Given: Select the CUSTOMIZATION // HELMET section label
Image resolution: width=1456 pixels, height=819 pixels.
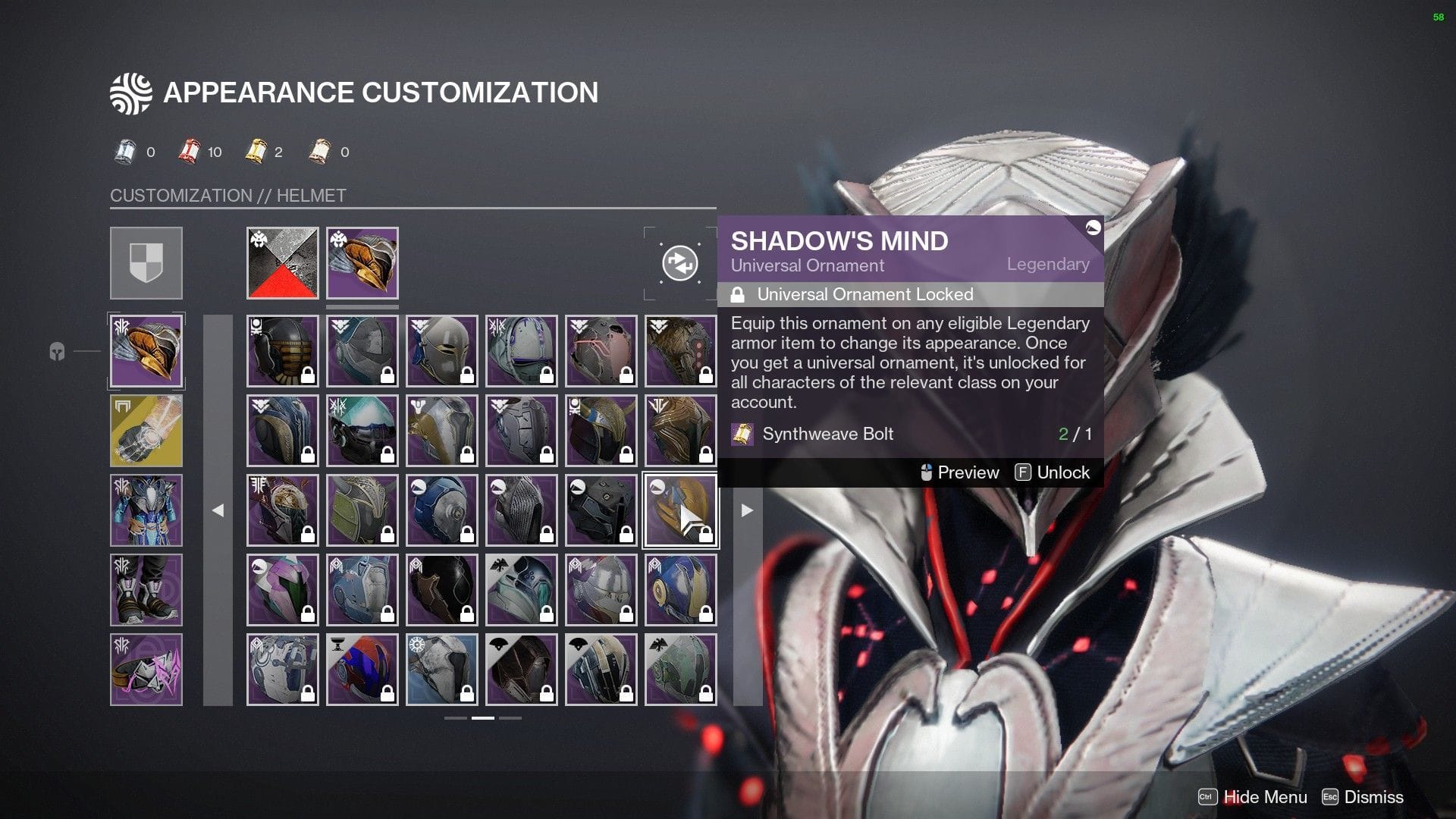Looking at the screenshot, I should 227,196.
